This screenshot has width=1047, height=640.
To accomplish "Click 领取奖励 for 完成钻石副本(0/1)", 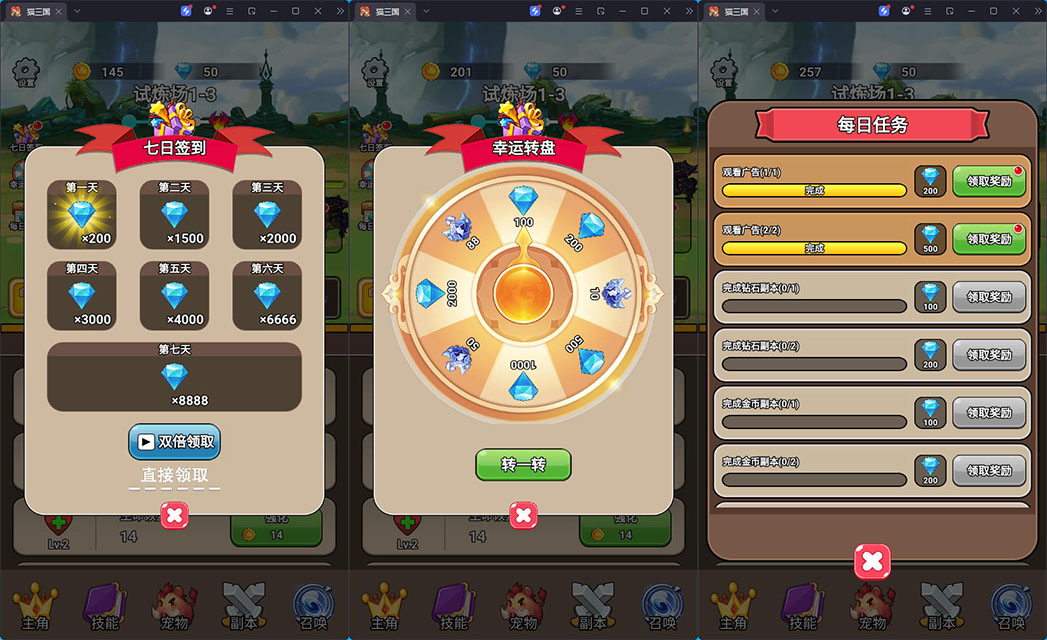I will pyautogui.click(x=989, y=297).
